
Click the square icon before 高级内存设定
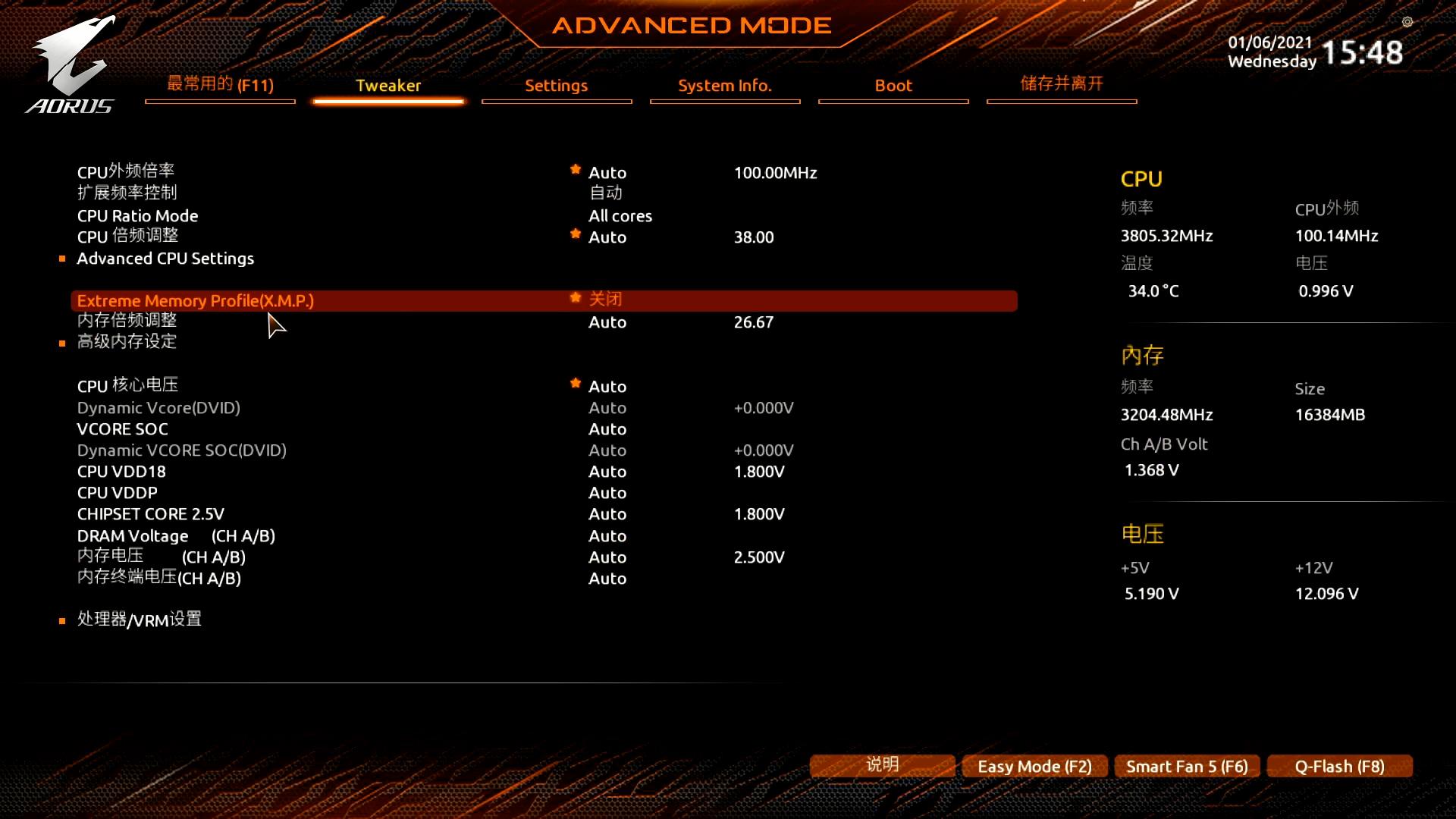(x=62, y=343)
